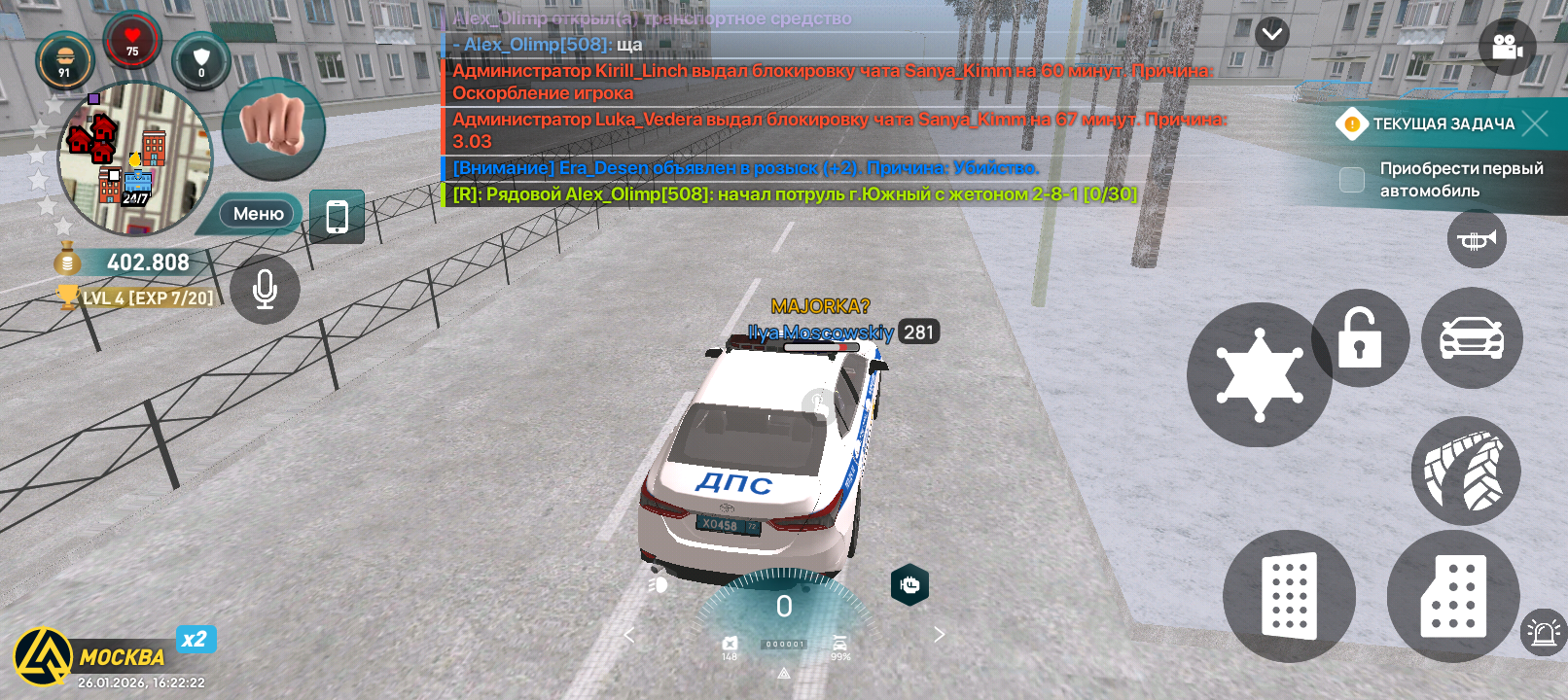Toggle the car door padlock
This screenshot has width=1568, height=700.
click(1360, 338)
